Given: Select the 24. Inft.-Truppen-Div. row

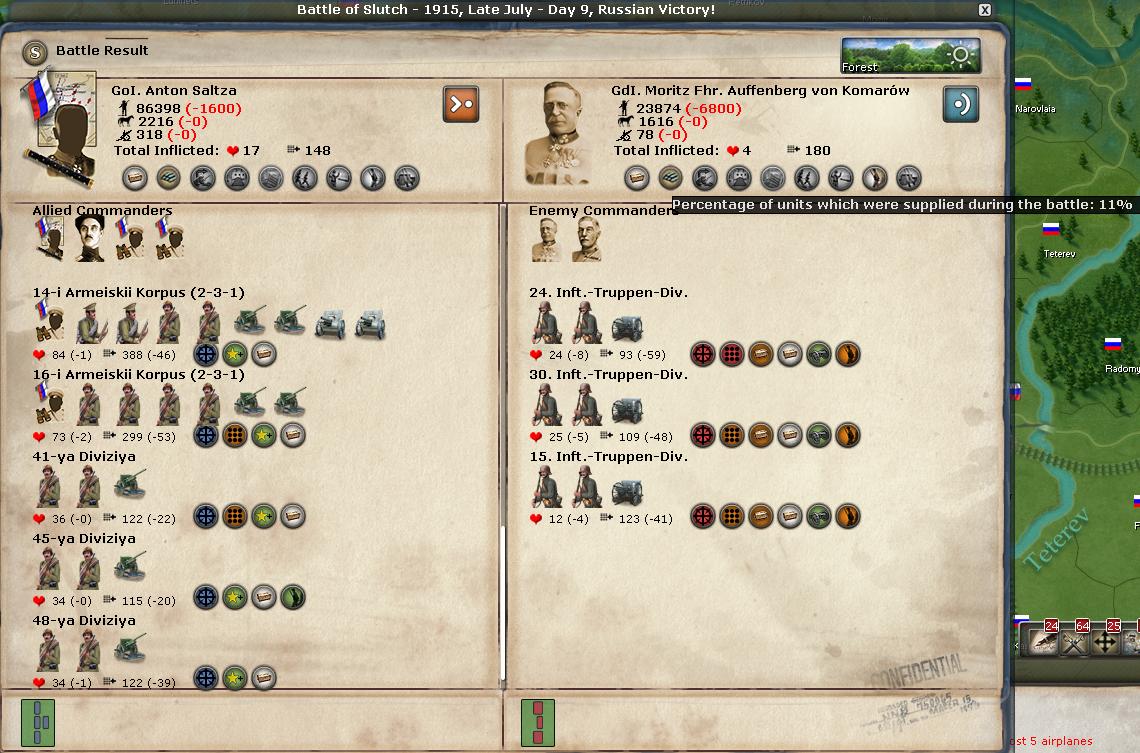Looking at the screenshot, I should [608, 293].
